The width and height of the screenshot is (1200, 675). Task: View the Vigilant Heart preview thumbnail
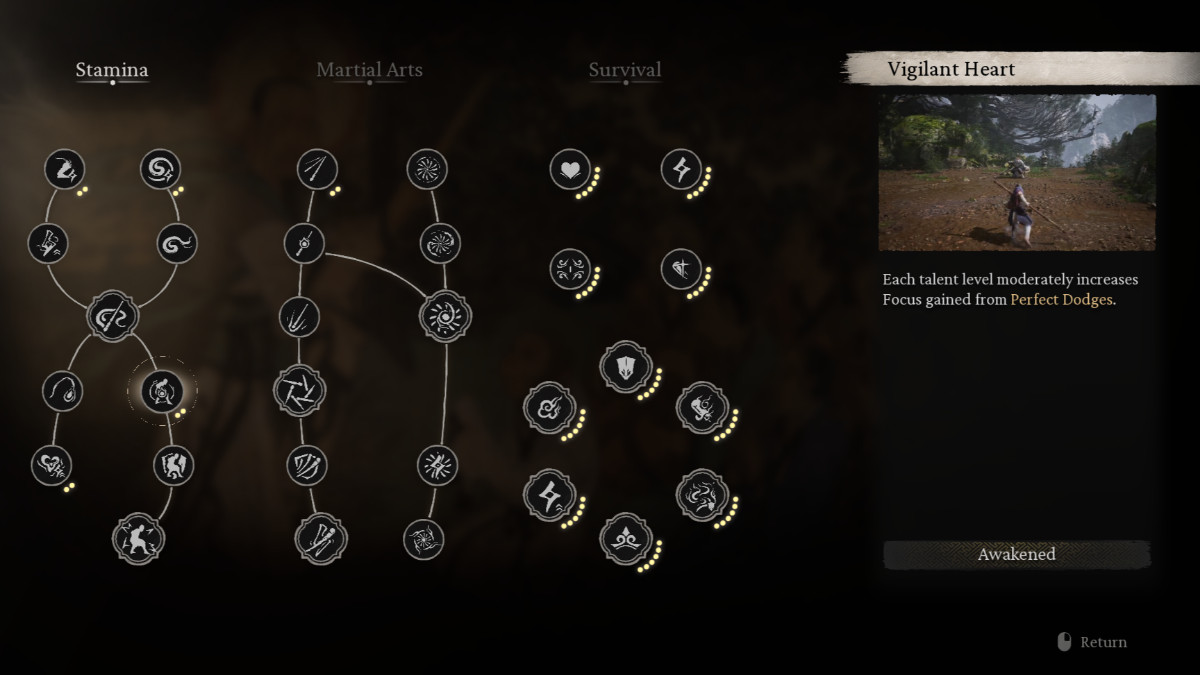pyautogui.click(x=1017, y=172)
